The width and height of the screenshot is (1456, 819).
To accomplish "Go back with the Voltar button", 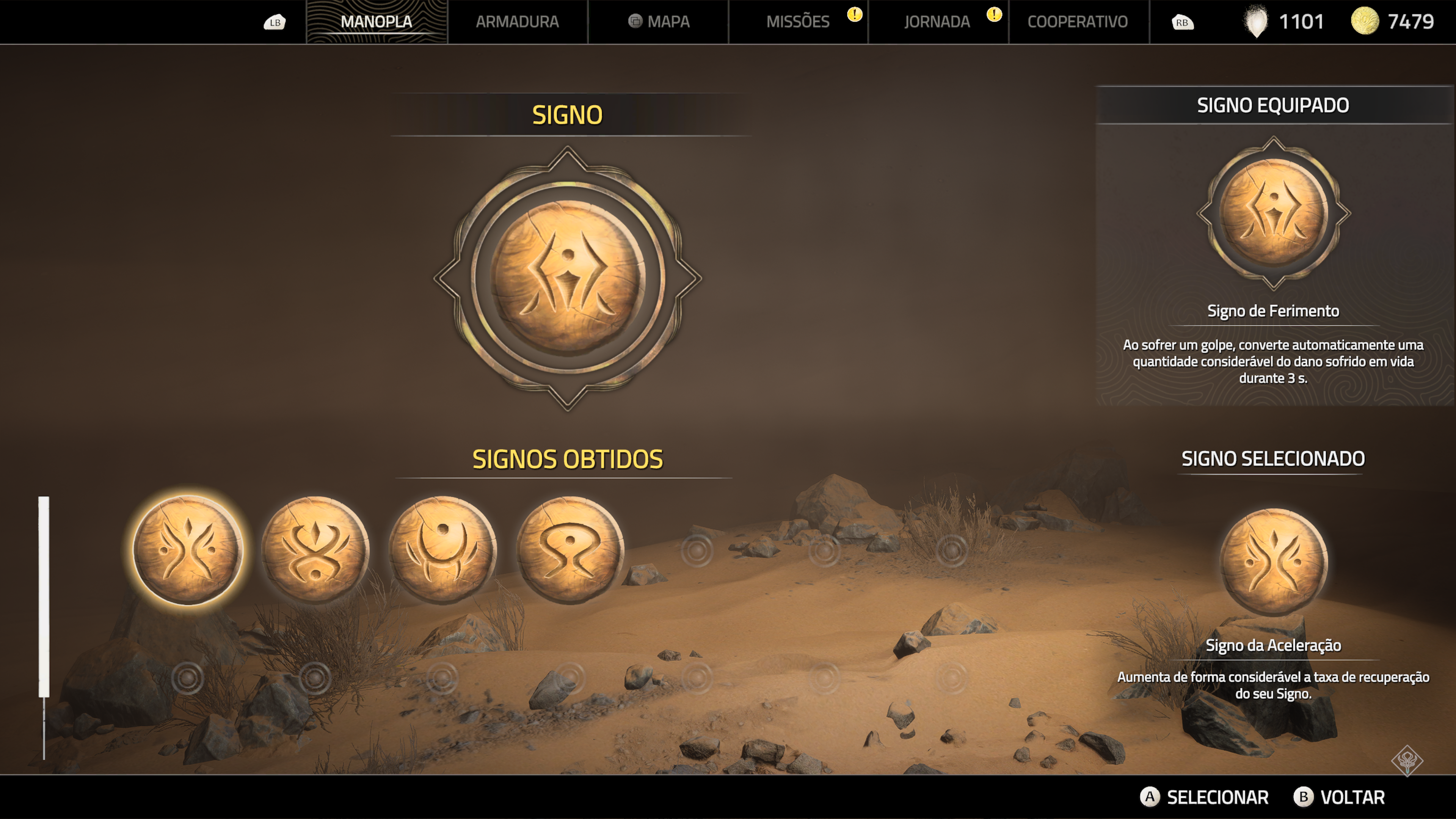I will point(1340,797).
